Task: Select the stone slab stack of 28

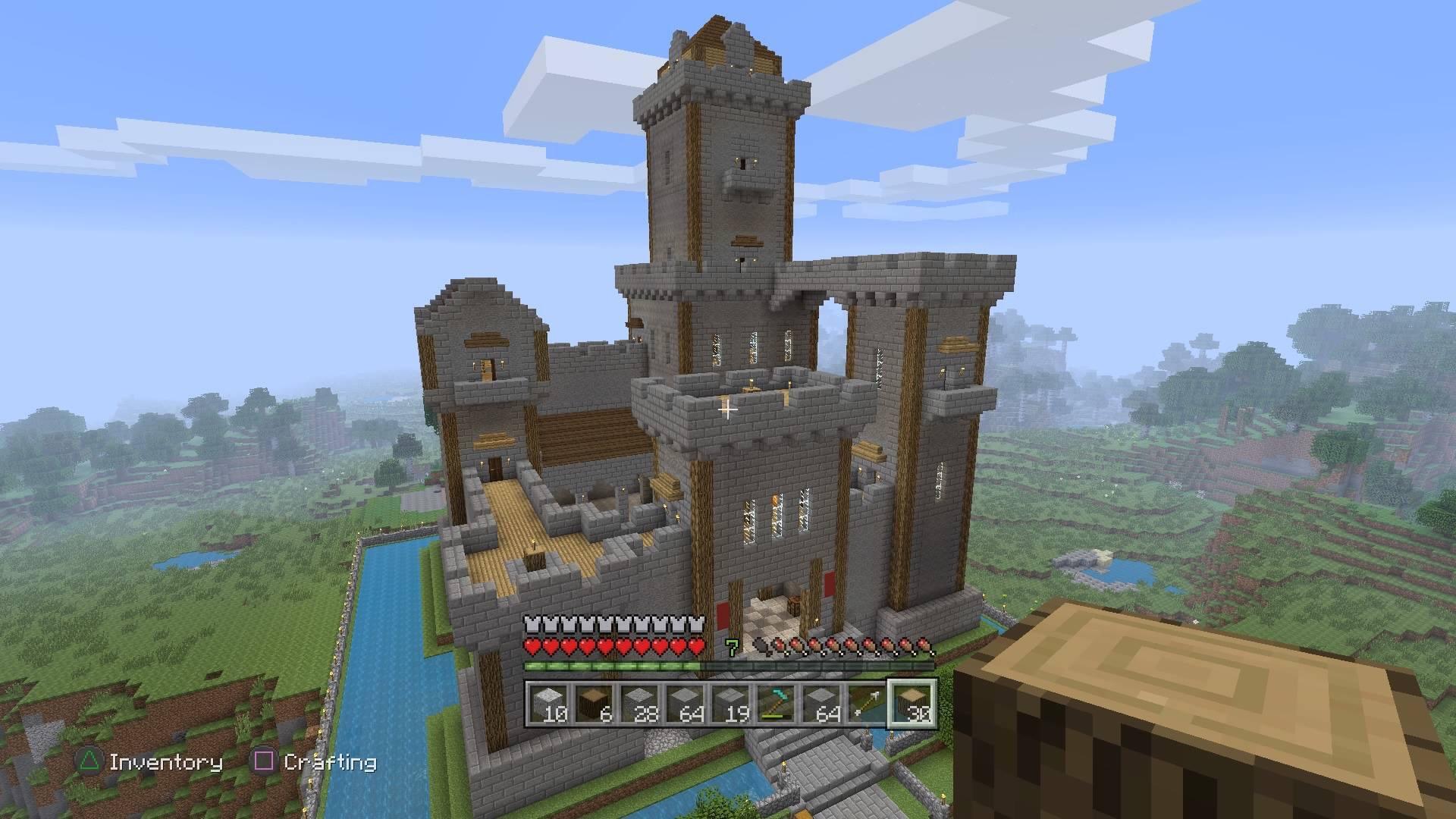Action: coord(641,704)
